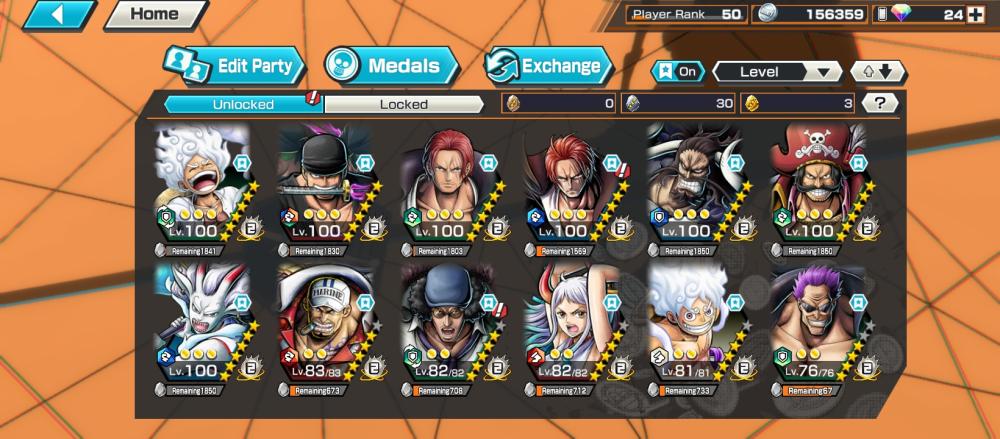Toggle the bookmark filter On button

pyautogui.click(x=677, y=72)
